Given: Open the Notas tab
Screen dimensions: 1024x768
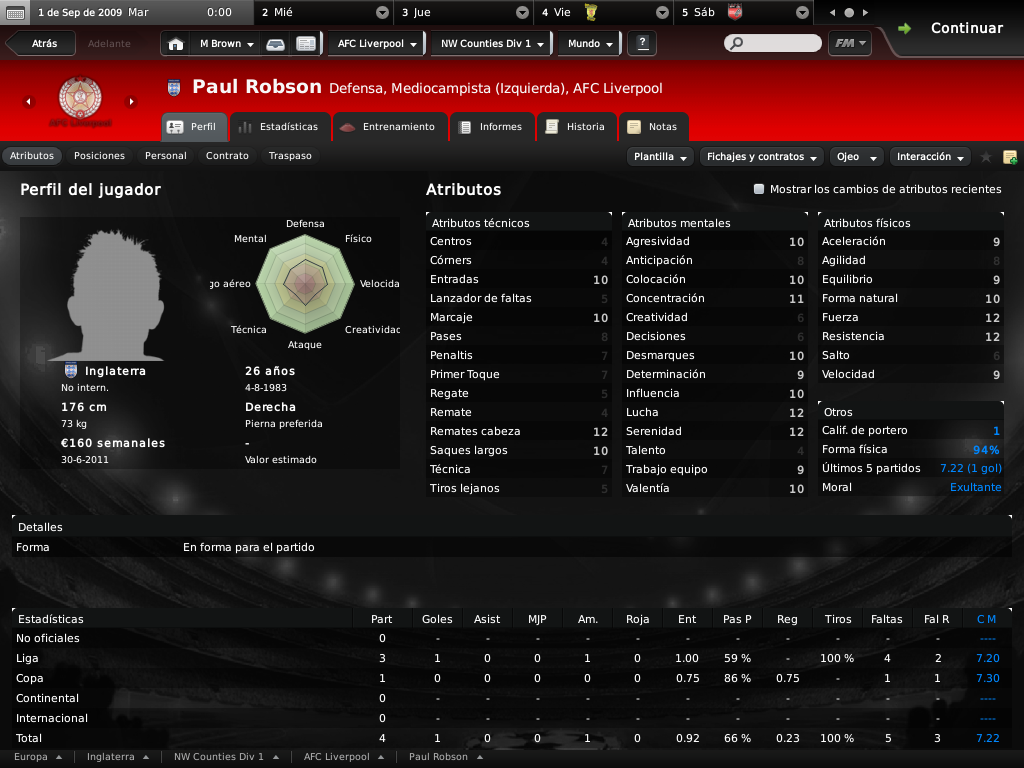Looking at the screenshot, I should [653, 127].
